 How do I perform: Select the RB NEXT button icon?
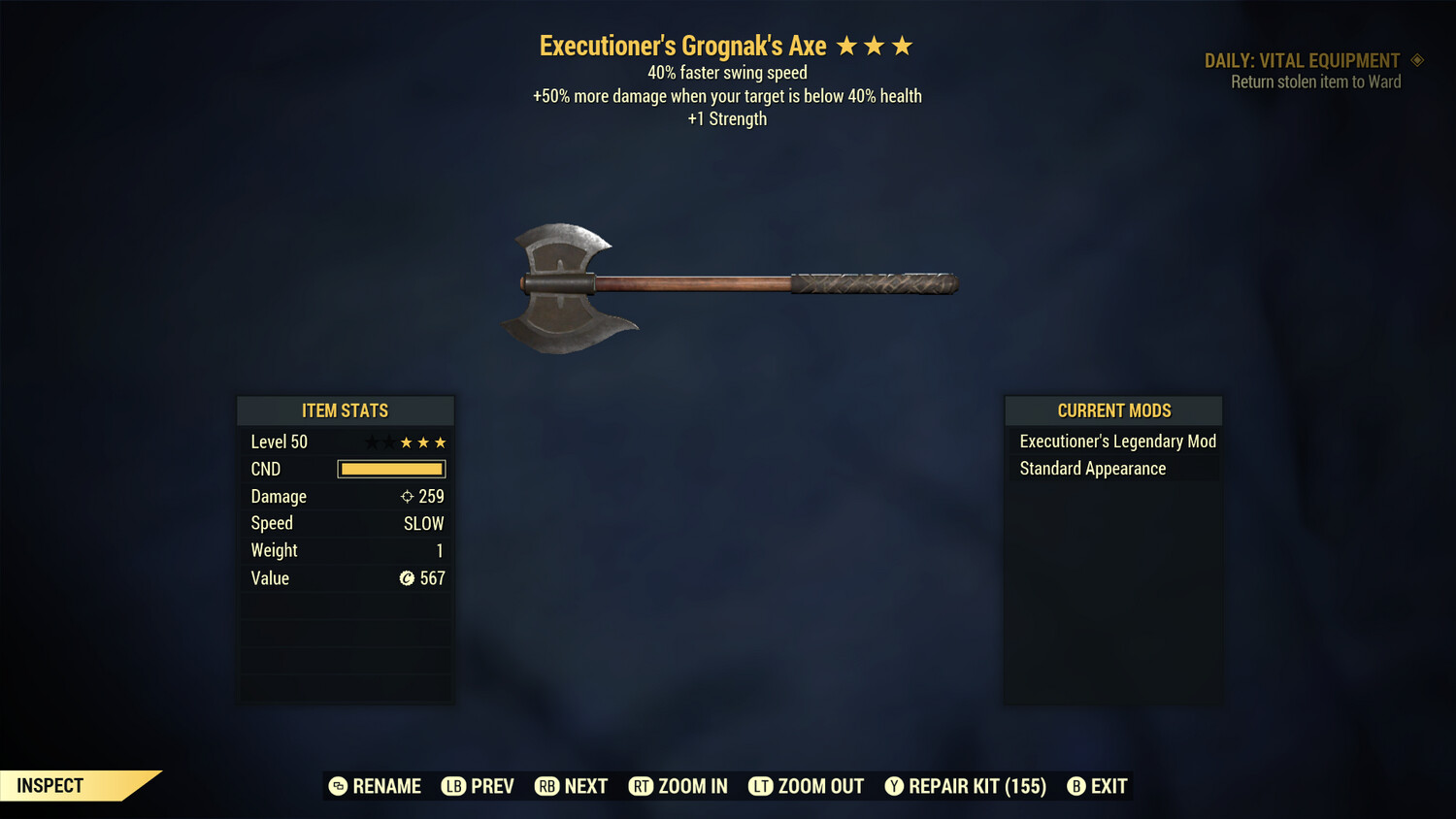coord(545,786)
